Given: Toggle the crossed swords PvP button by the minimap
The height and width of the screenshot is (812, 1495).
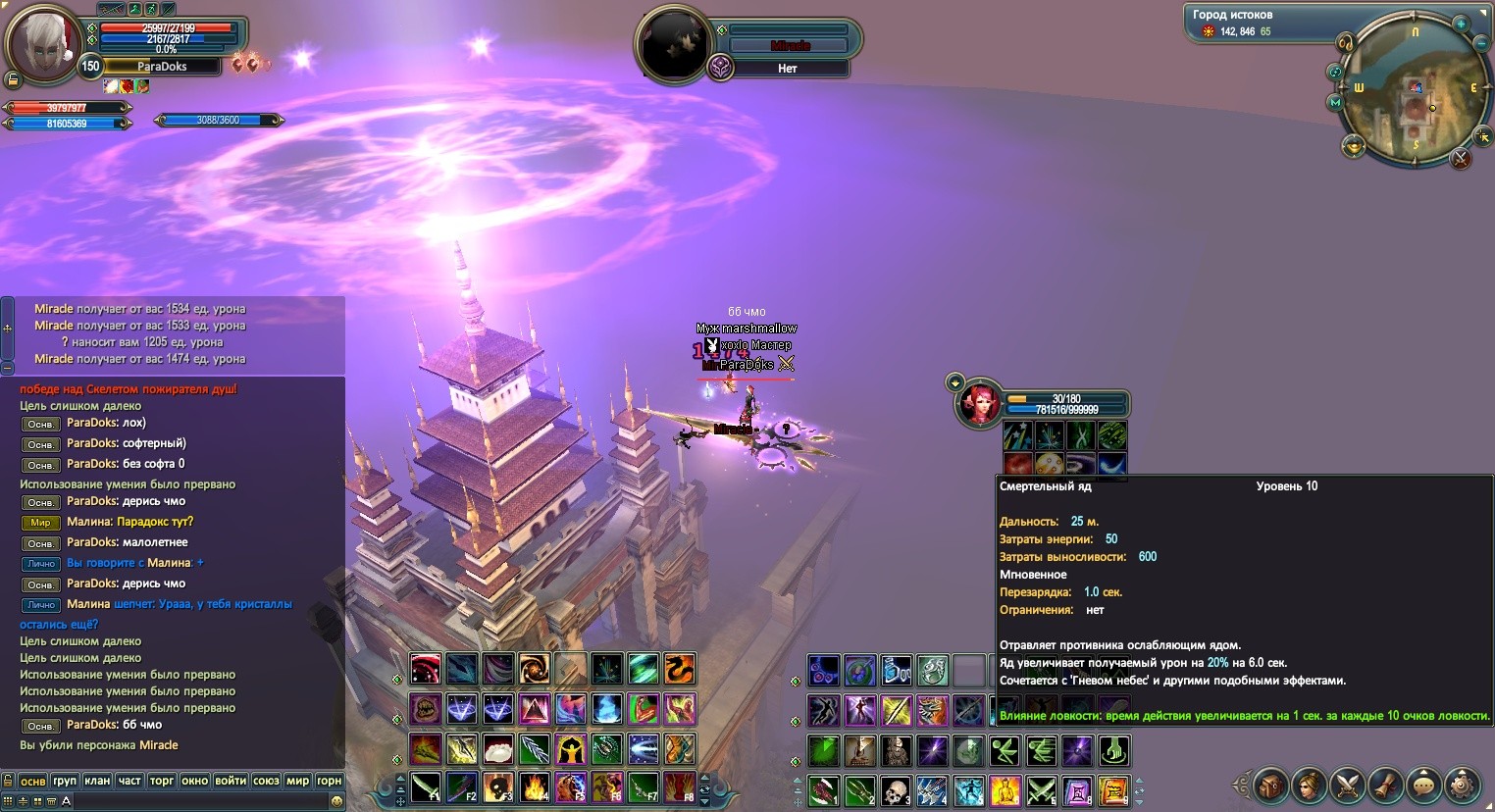Looking at the screenshot, I should [x=1461, y=158].
